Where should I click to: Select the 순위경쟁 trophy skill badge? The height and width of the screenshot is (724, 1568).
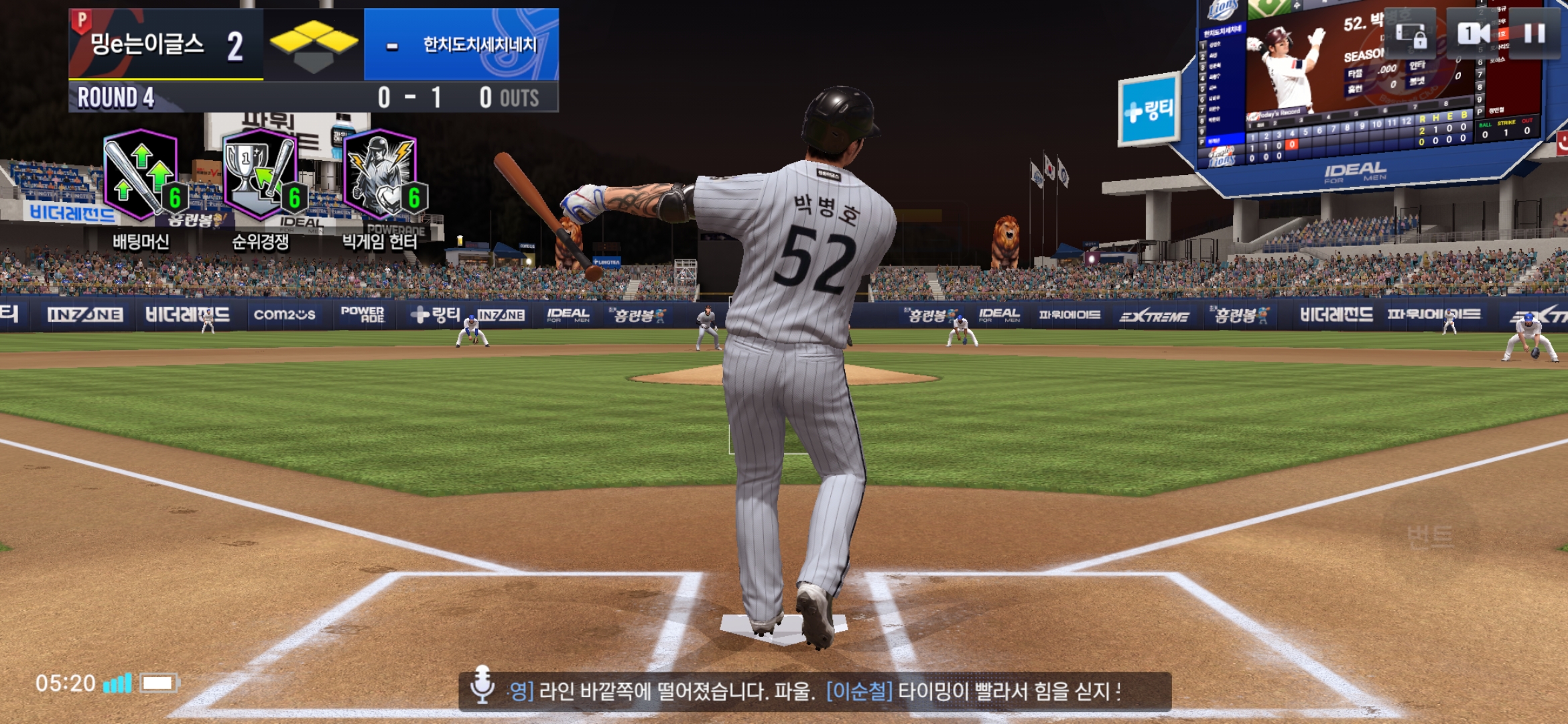click(261, 176)
